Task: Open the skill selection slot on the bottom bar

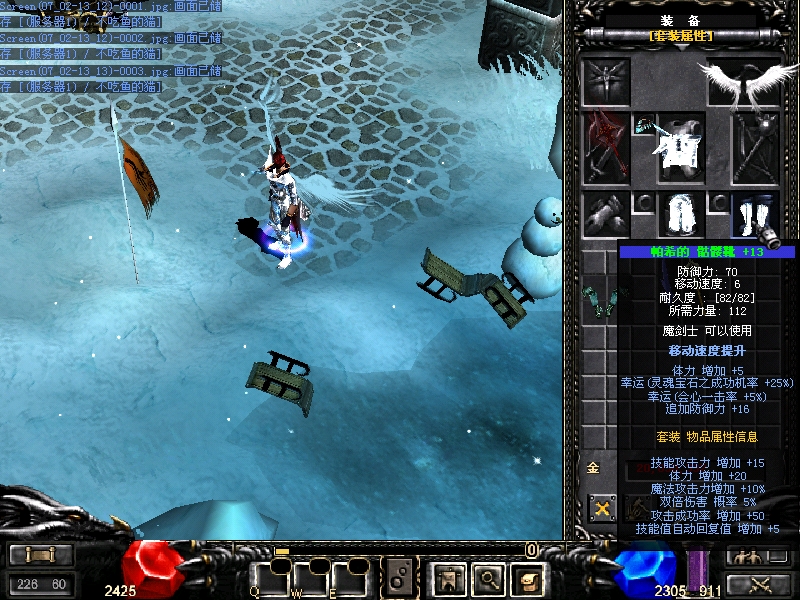Action: pyautogui.click(x=400, y=577)
